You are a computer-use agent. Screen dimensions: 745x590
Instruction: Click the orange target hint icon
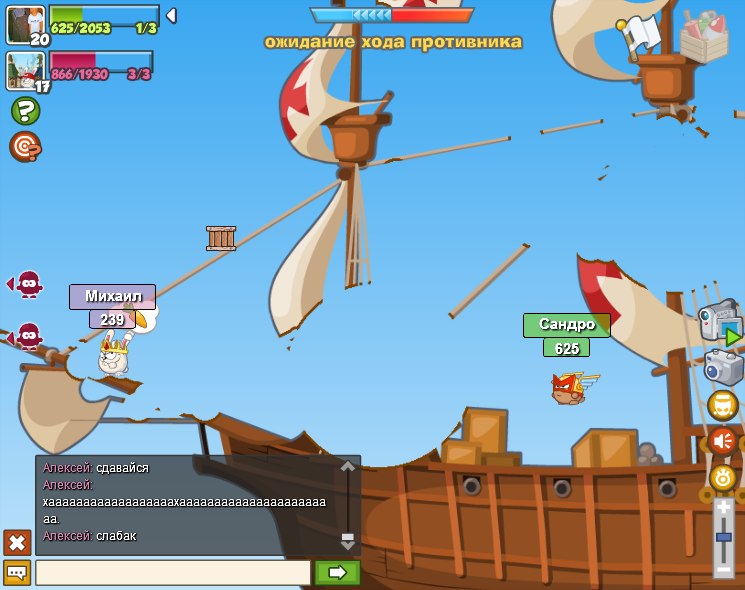pos(25,147)
